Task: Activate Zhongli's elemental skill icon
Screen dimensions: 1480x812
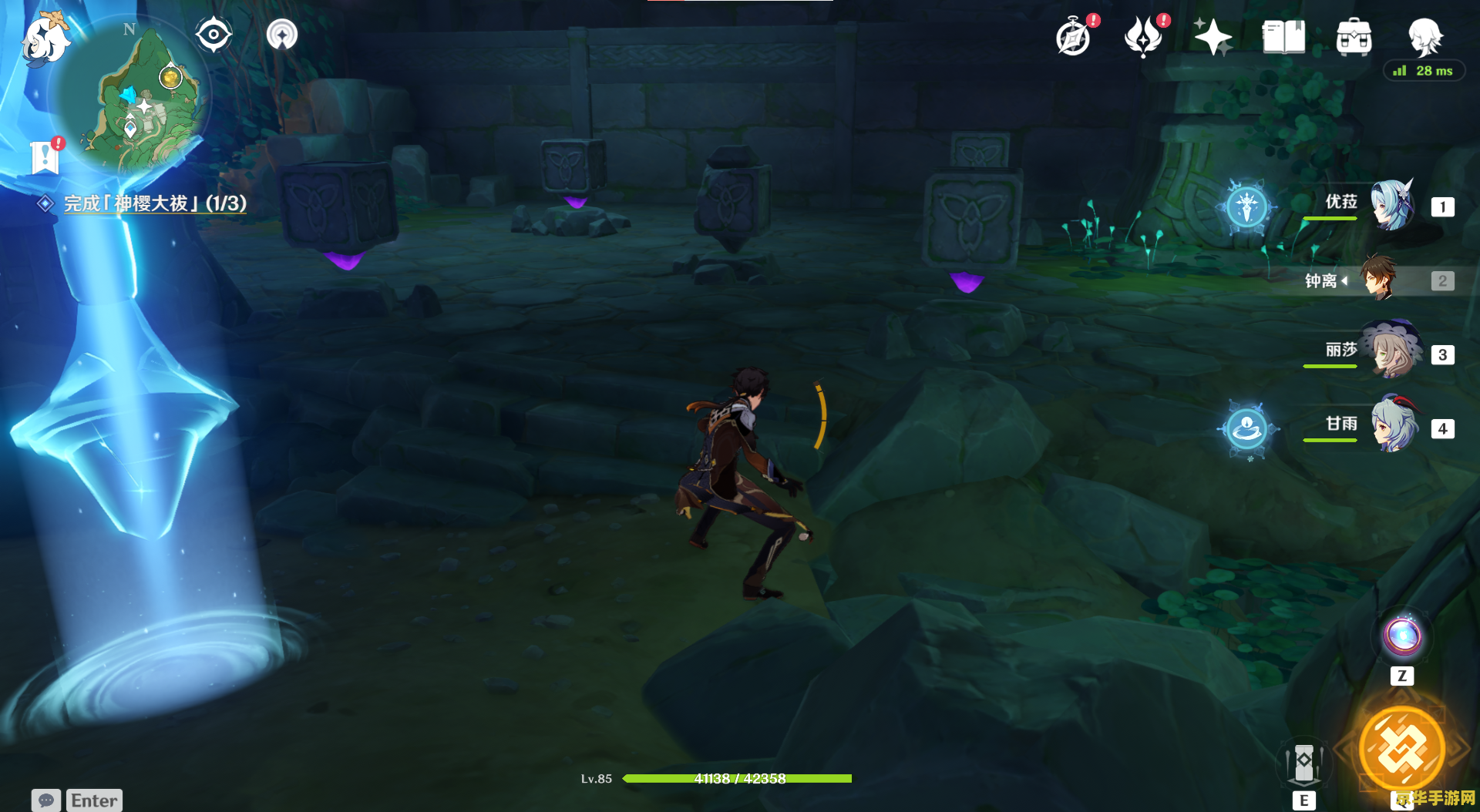Action: pos(1303,763)
